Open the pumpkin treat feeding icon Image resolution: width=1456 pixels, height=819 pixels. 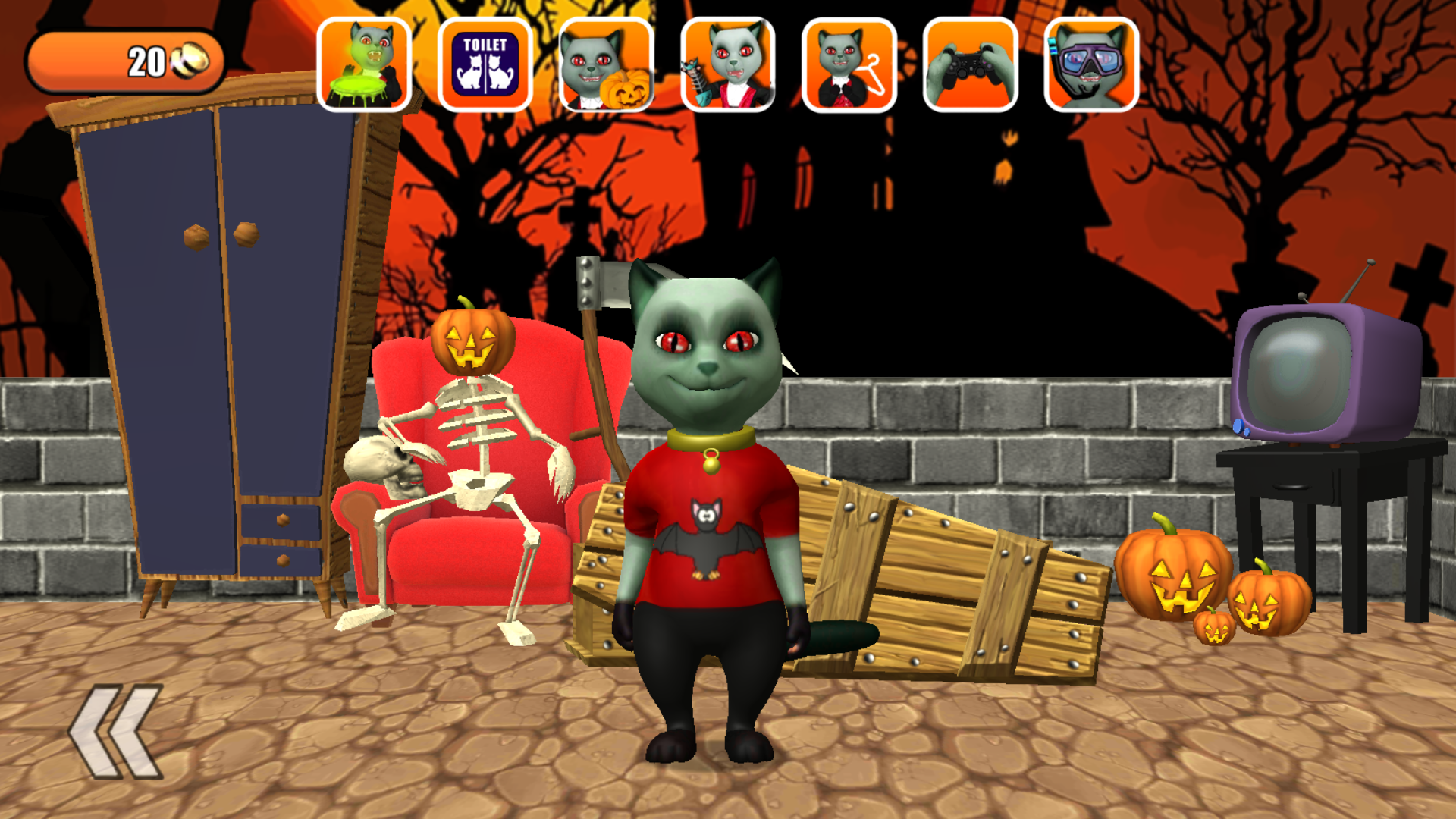(x=605, y=64)
